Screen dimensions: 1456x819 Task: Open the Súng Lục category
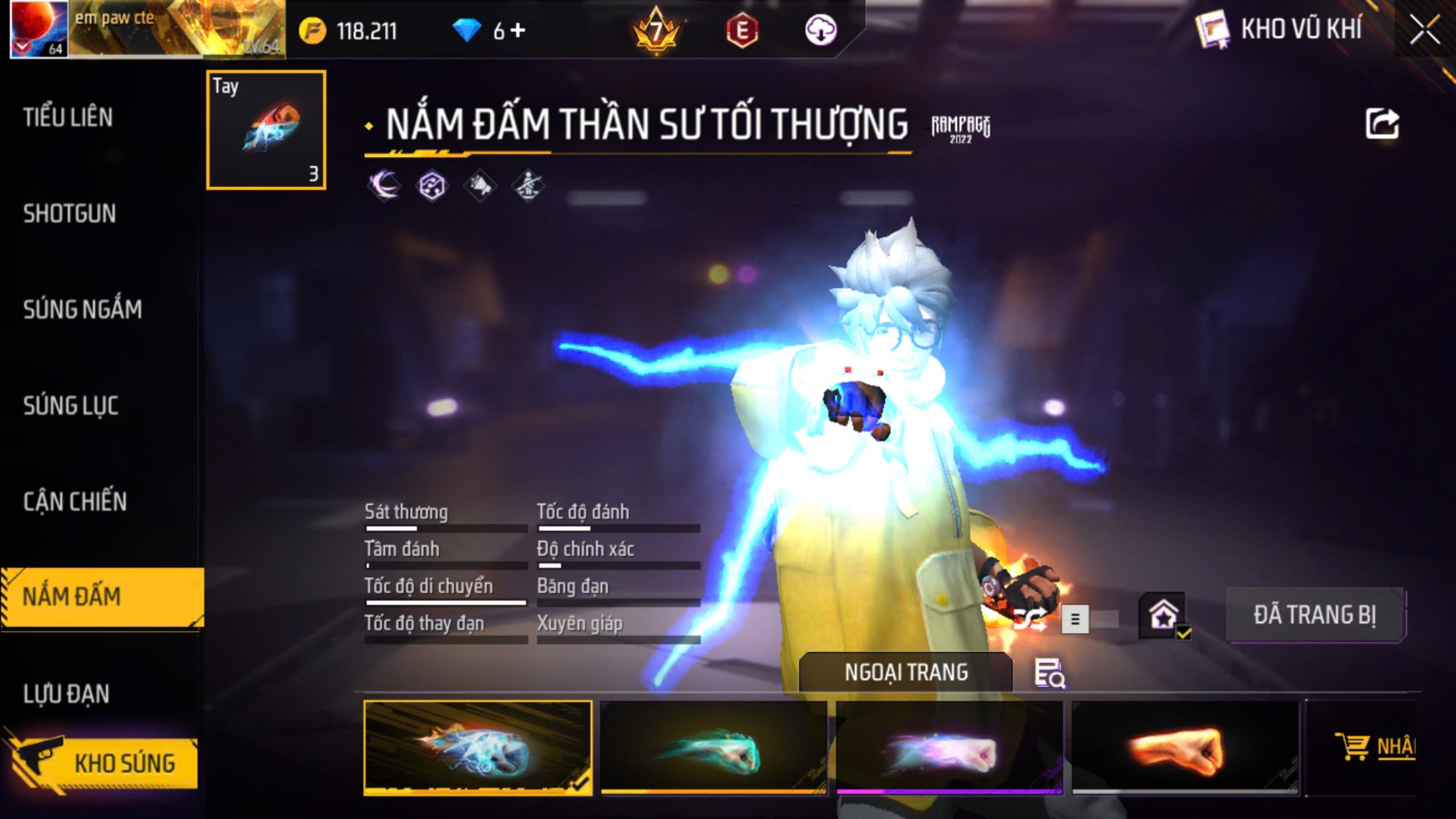click(71, 406)
